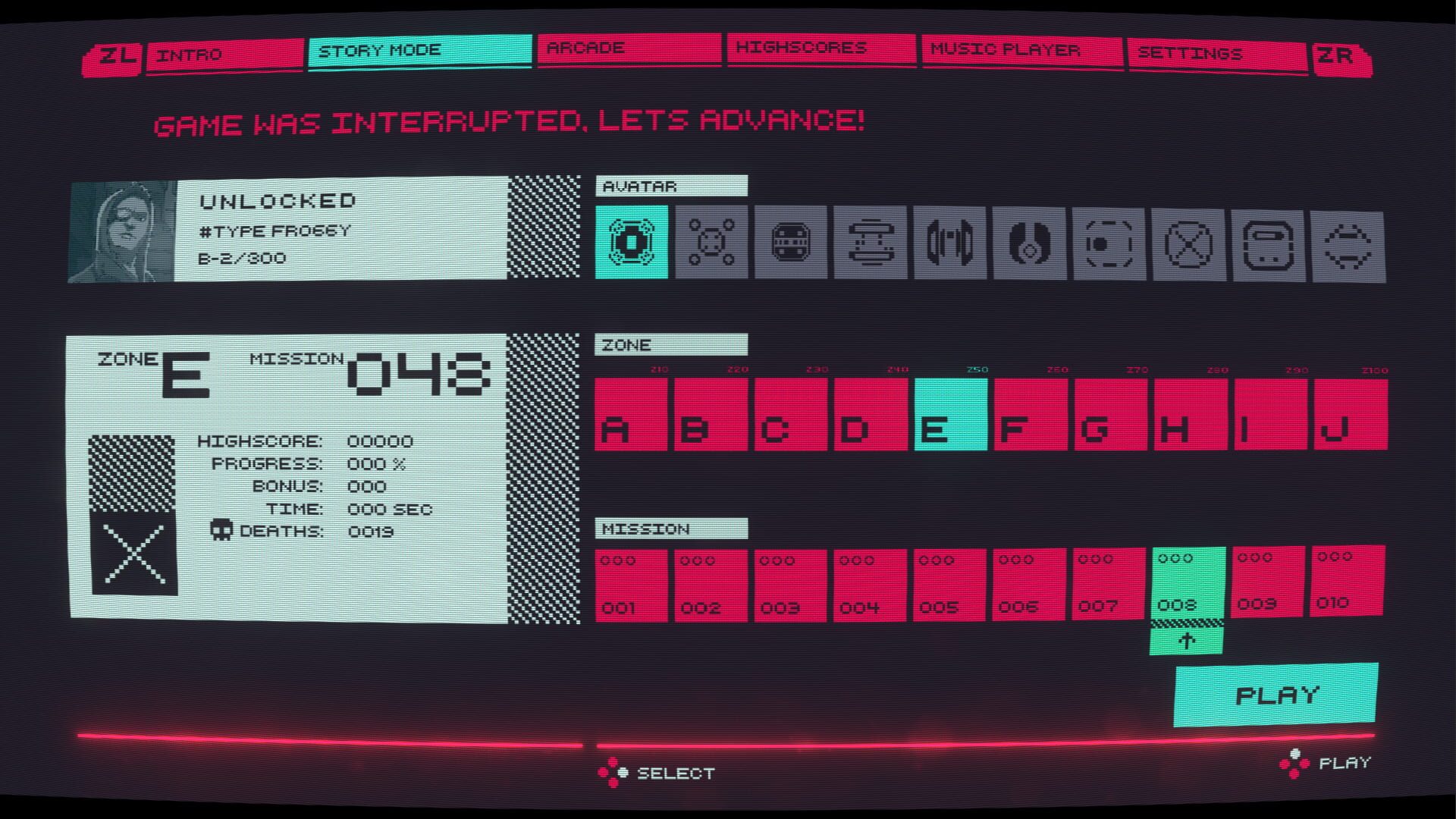
Task: Open the Highscores tab
Action: (x=821, y=49)
